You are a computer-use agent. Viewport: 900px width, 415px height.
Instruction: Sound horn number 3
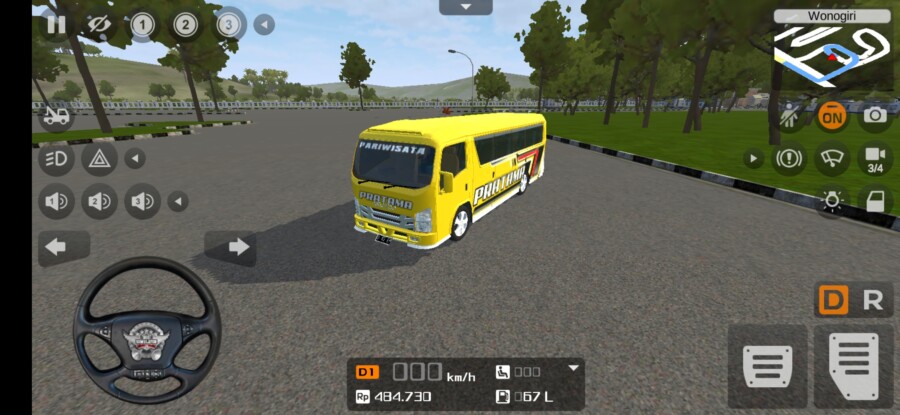click(x=142, y=202)
